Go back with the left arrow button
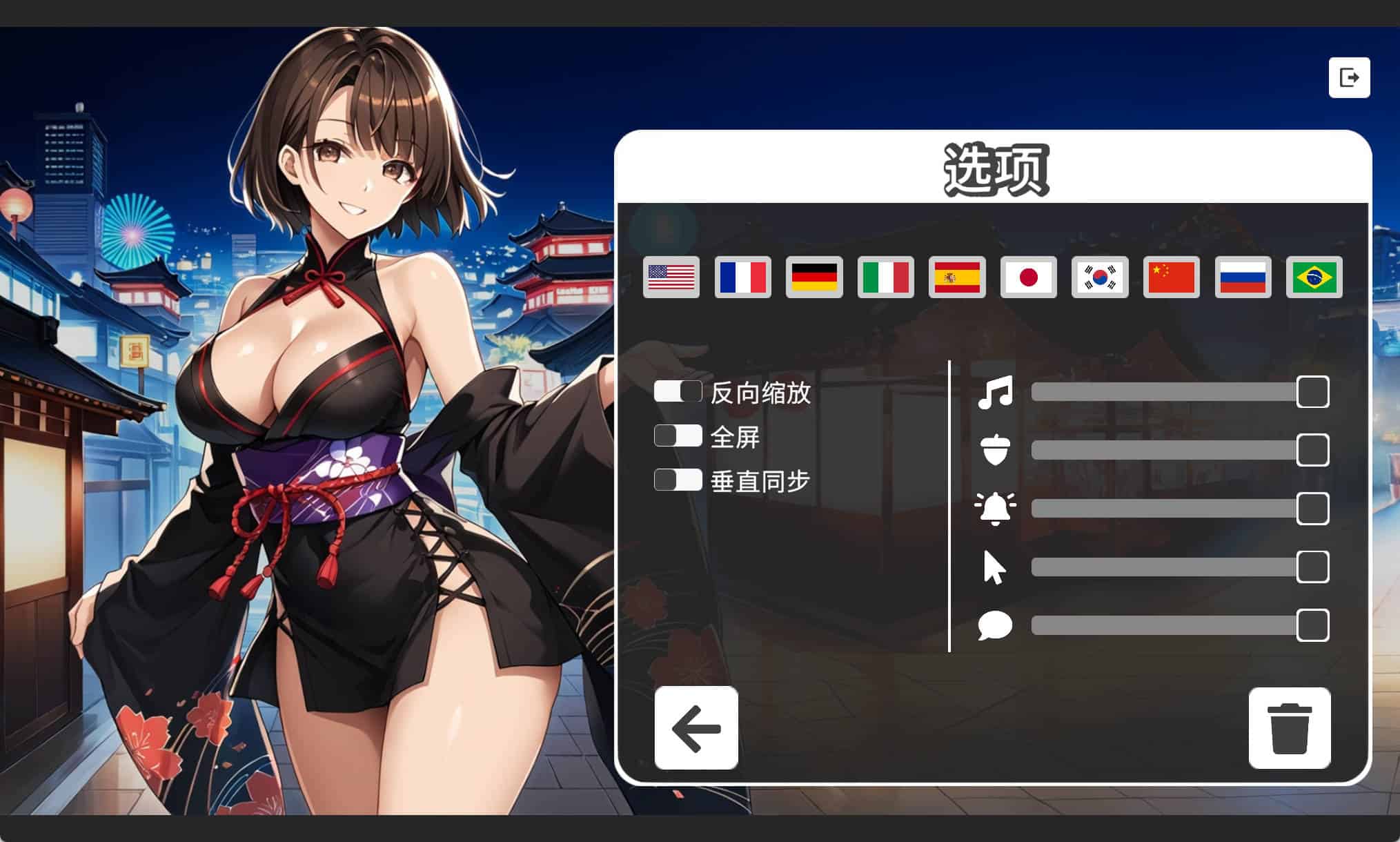The width and height of the screenshot is (1400, 842). coord(696,727)
